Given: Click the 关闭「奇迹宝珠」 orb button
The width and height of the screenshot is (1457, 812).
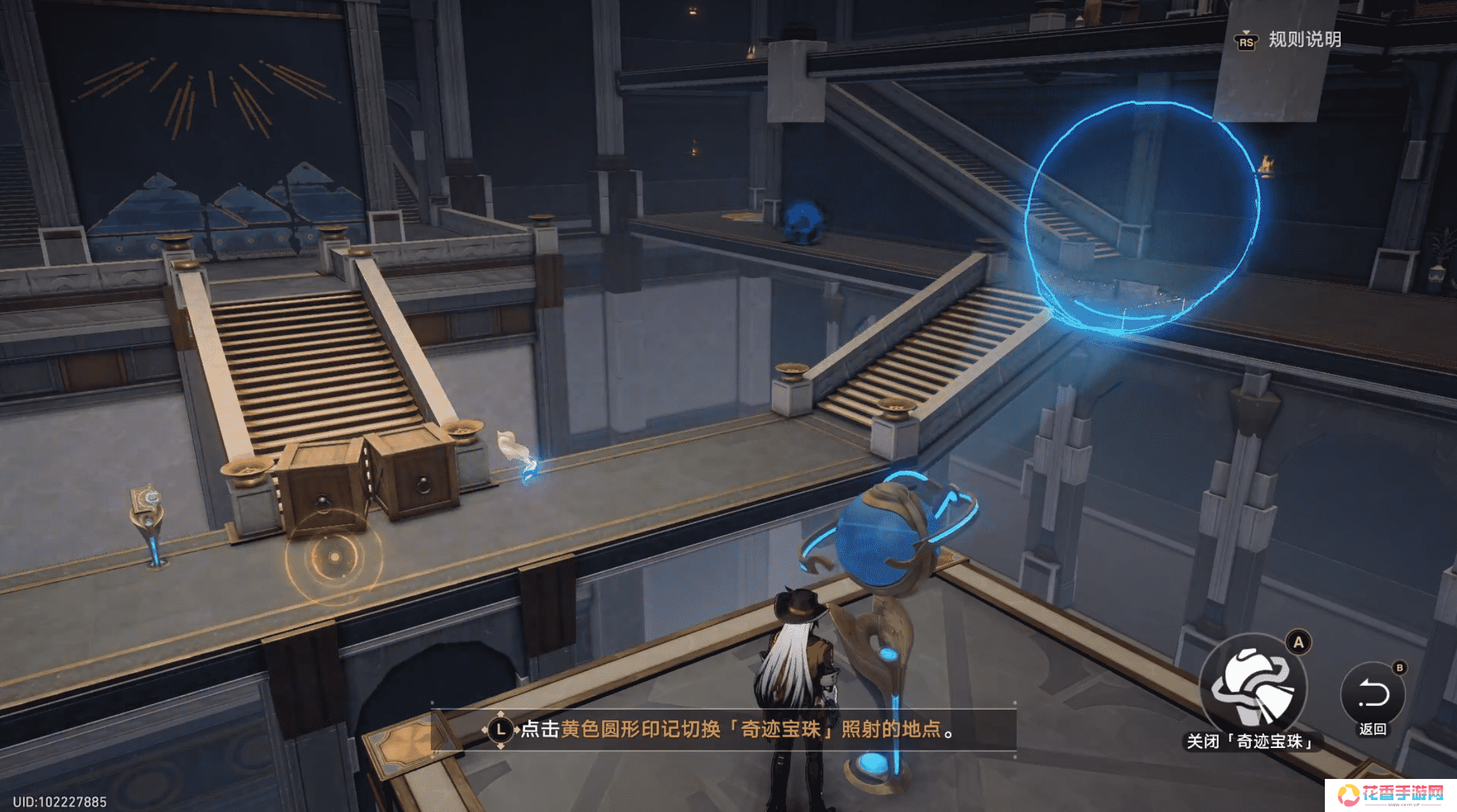Looking at the screenshot, I should [x=1253, y=688].
